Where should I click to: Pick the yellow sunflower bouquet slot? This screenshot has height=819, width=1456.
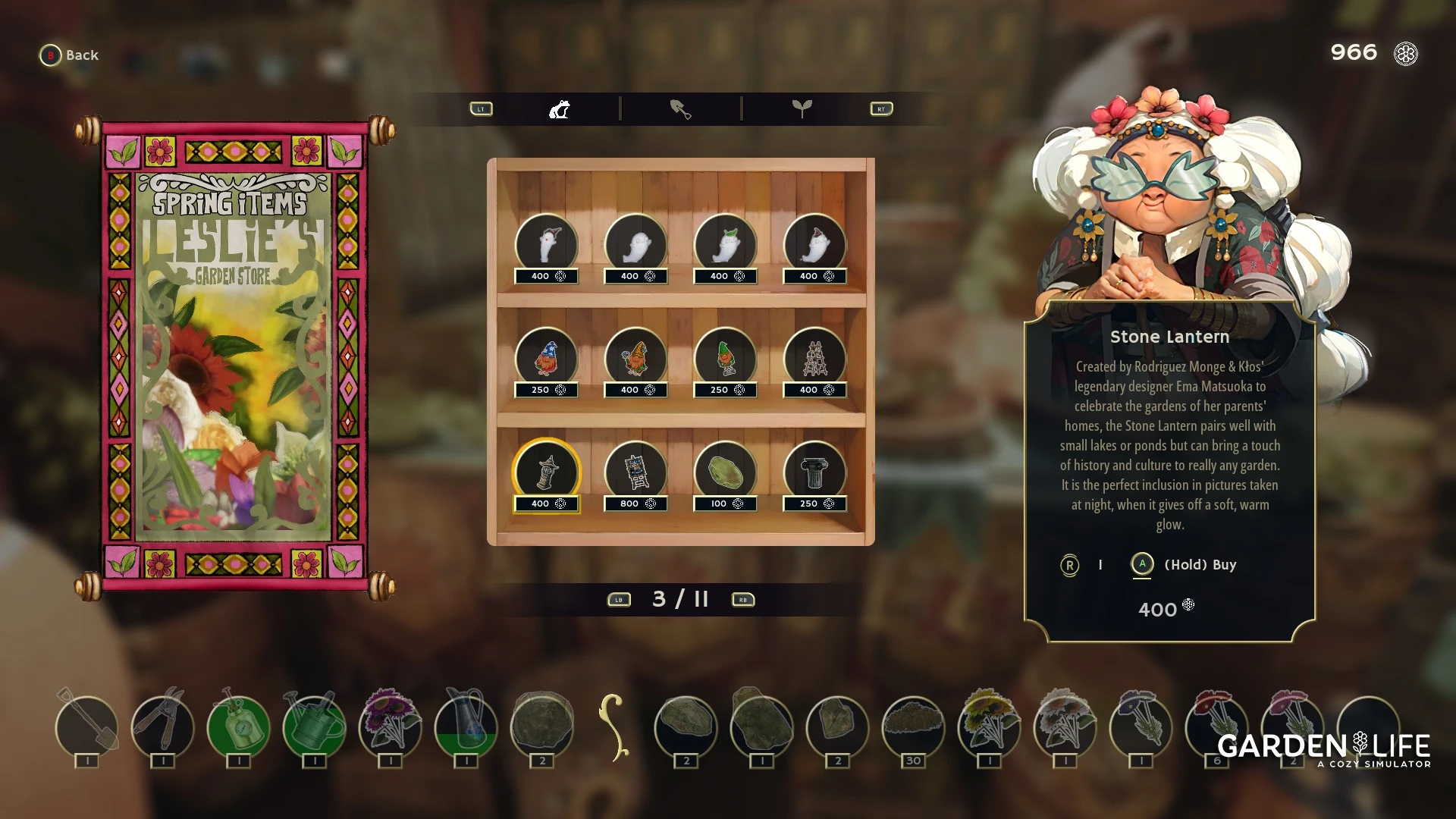click(989, 726)
